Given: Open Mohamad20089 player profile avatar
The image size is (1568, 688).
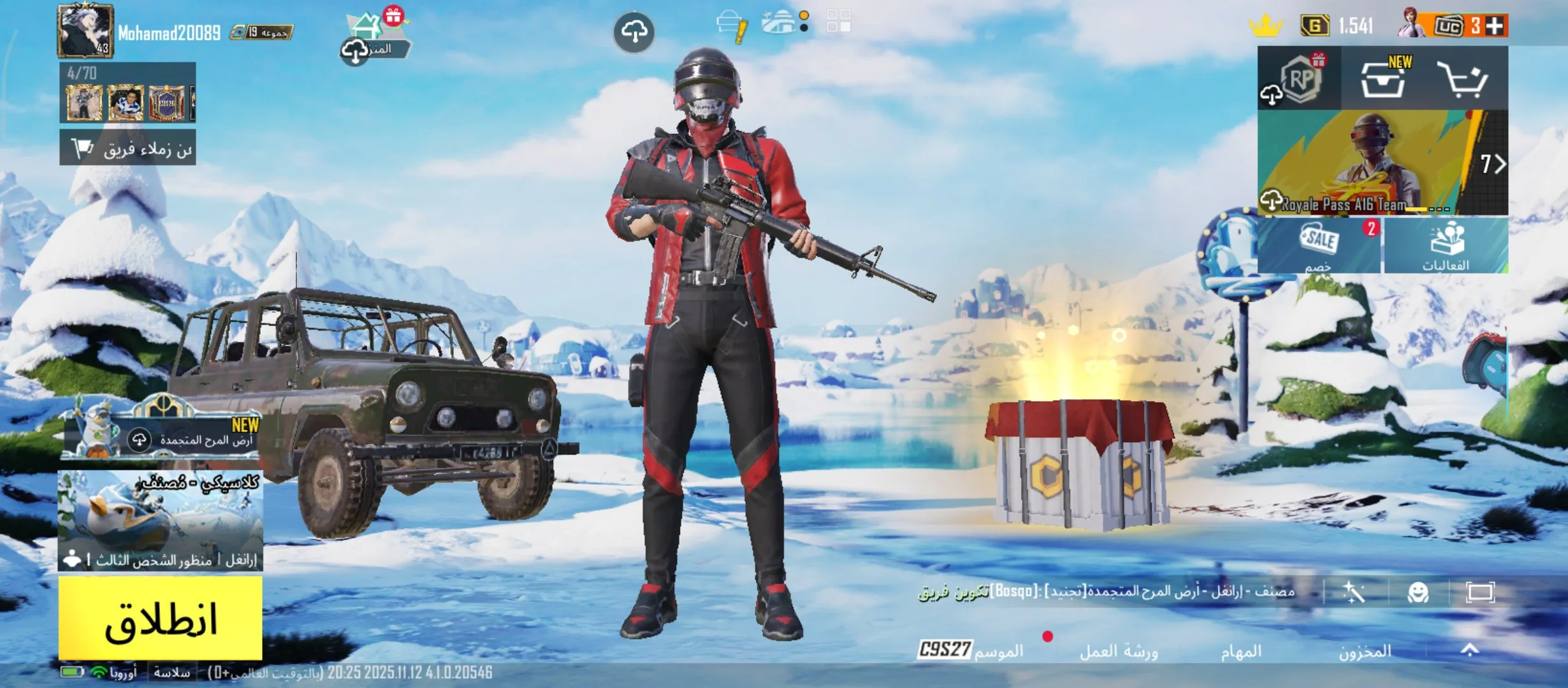Looking at the screenshot, I should [x=85, y=31].
